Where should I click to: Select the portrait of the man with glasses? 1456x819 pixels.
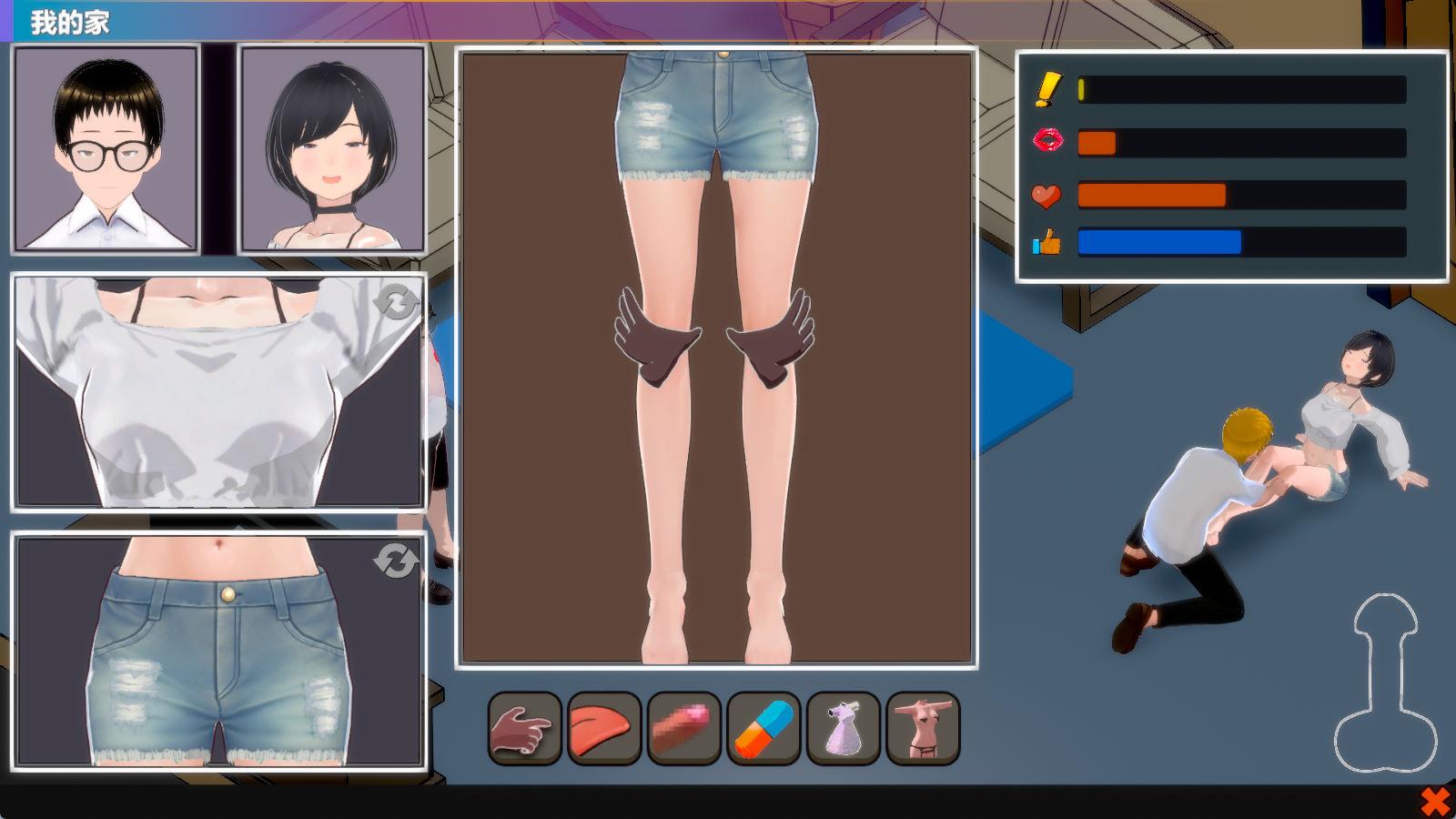click(x=106, y=148)
